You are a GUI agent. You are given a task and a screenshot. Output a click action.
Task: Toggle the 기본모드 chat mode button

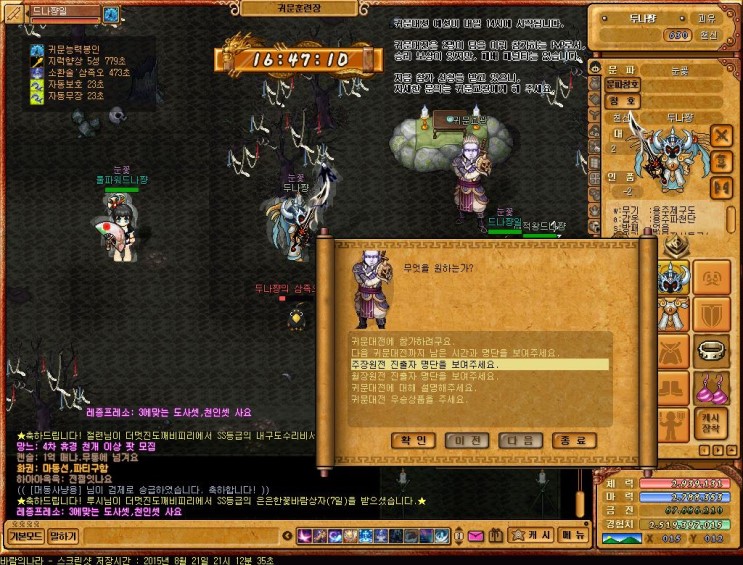pos(23,536)
